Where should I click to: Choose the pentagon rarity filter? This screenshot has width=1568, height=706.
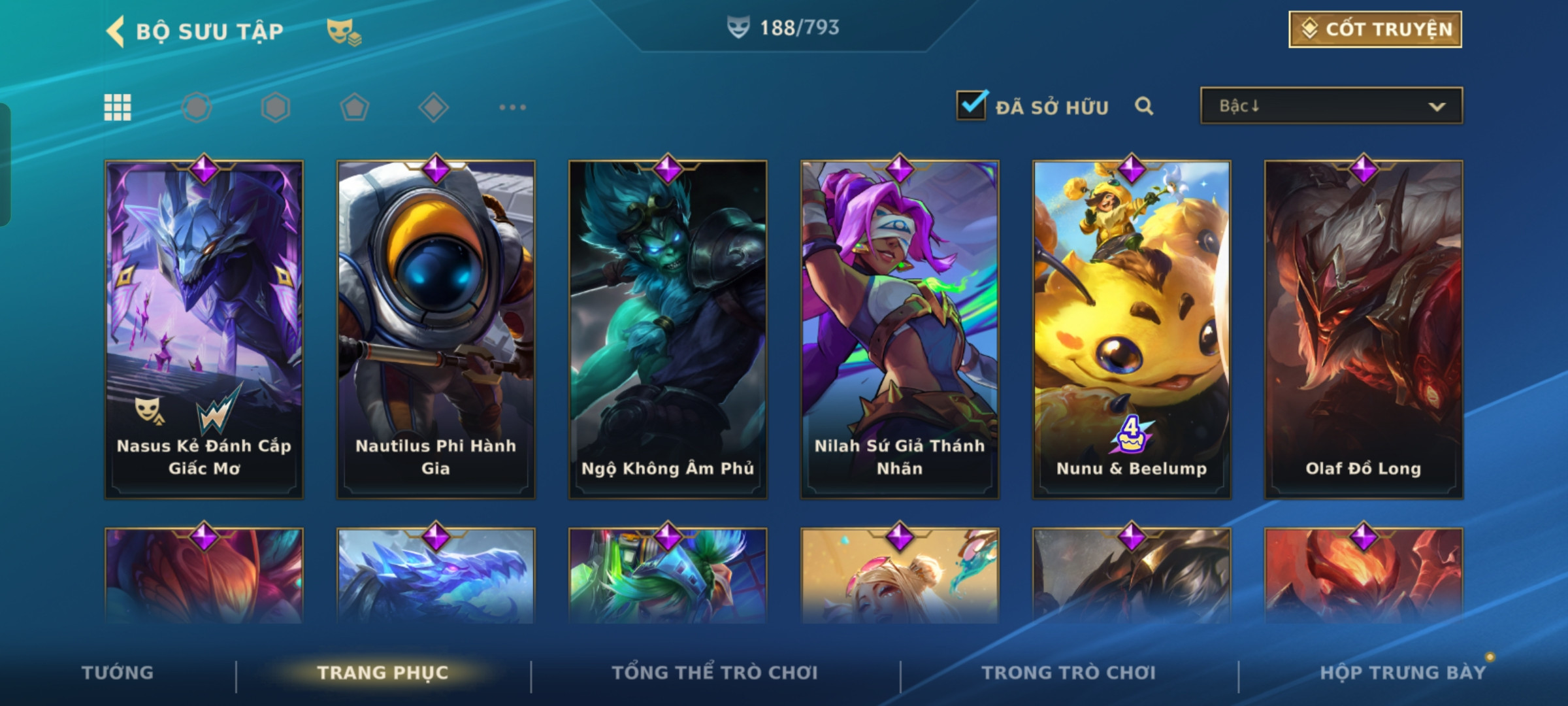point(354,107)
